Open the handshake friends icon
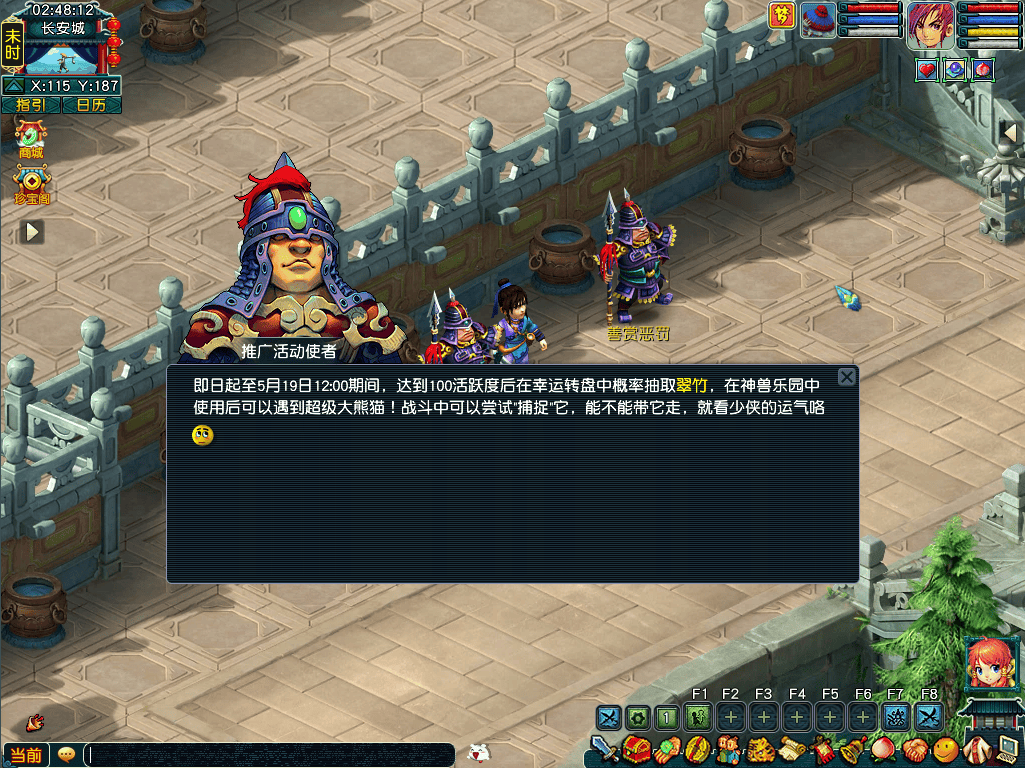Image resolution: width=1025 pixels, height=768 pixels. (x=916, y=749)
